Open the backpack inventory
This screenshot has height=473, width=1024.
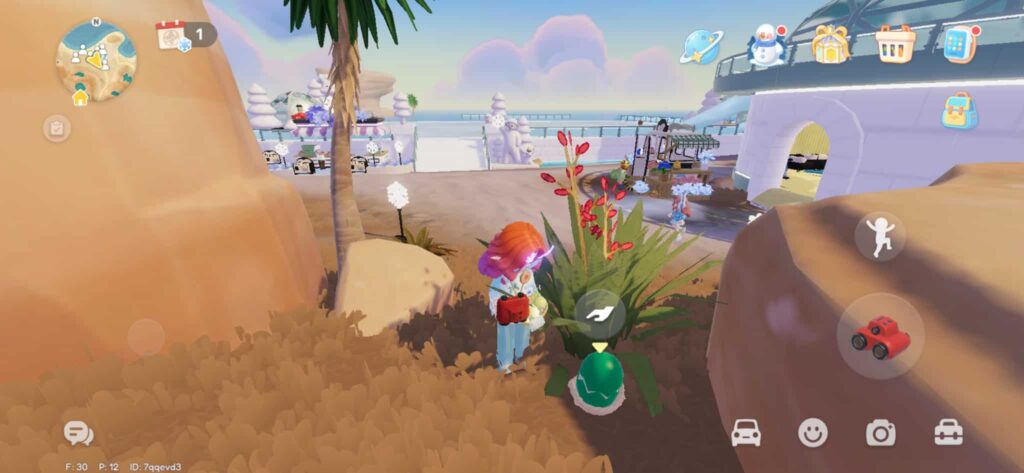tap(959, 111)
